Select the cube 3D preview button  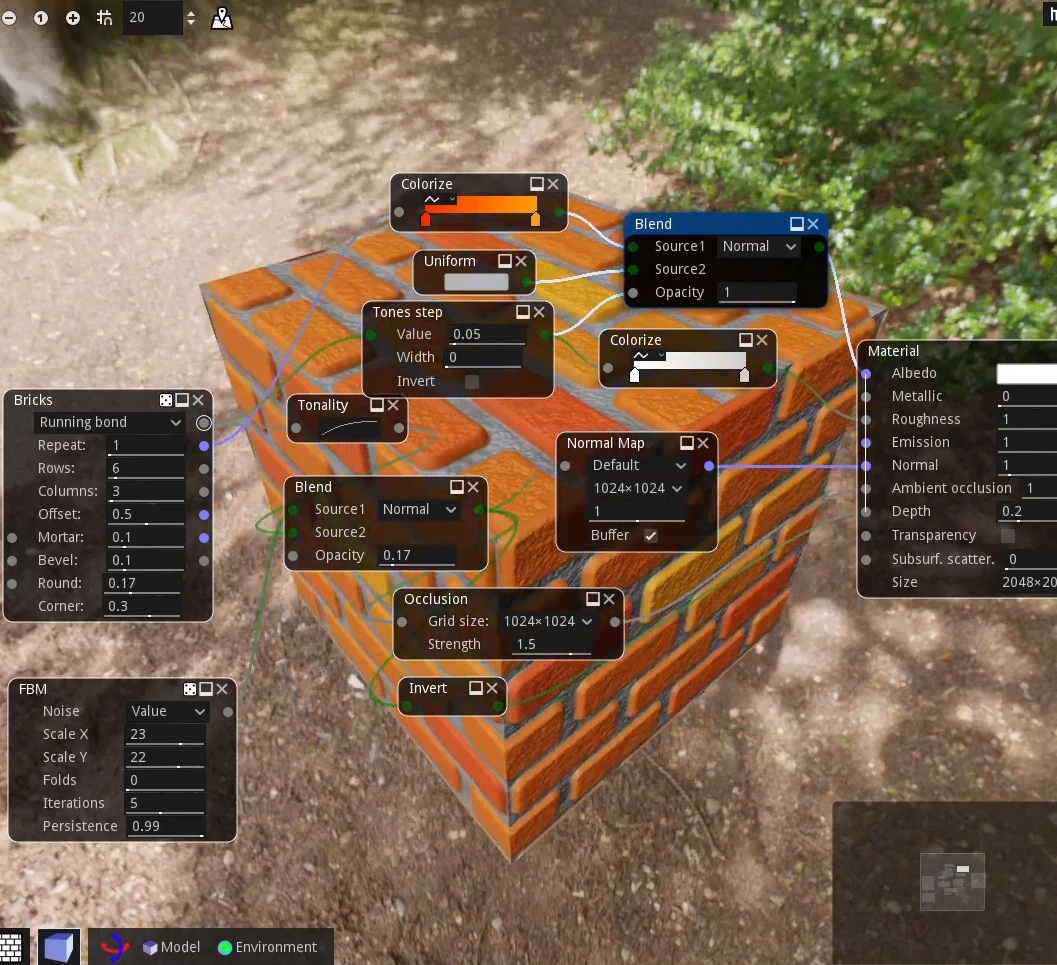pos(59,947)
